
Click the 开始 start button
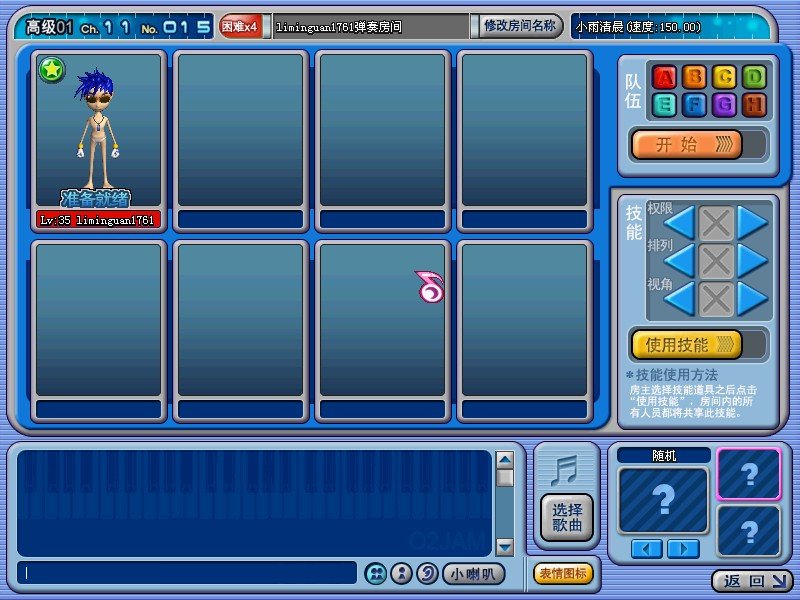(686, 144)
